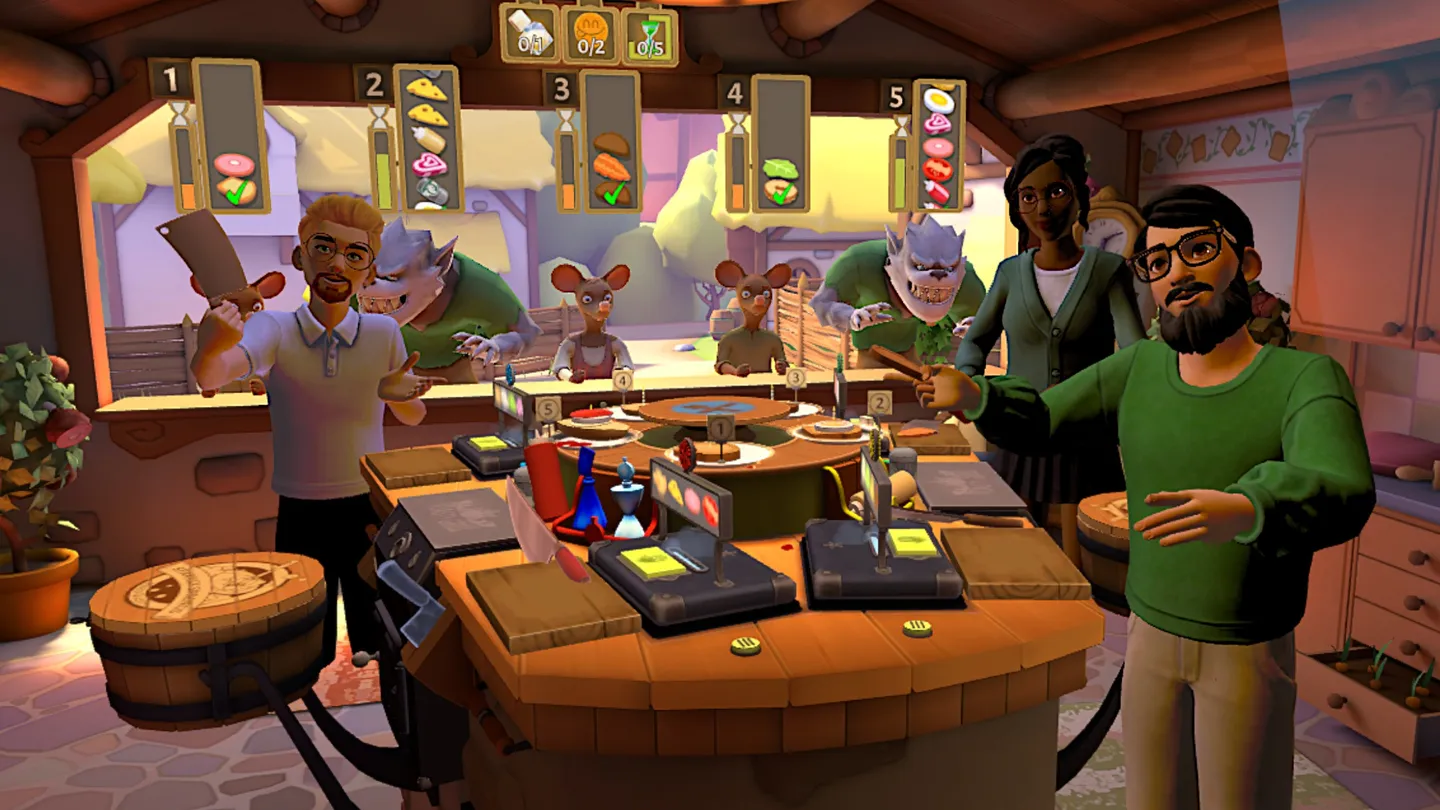Select the egg icon on order ticket 5

tap(940, 101)
